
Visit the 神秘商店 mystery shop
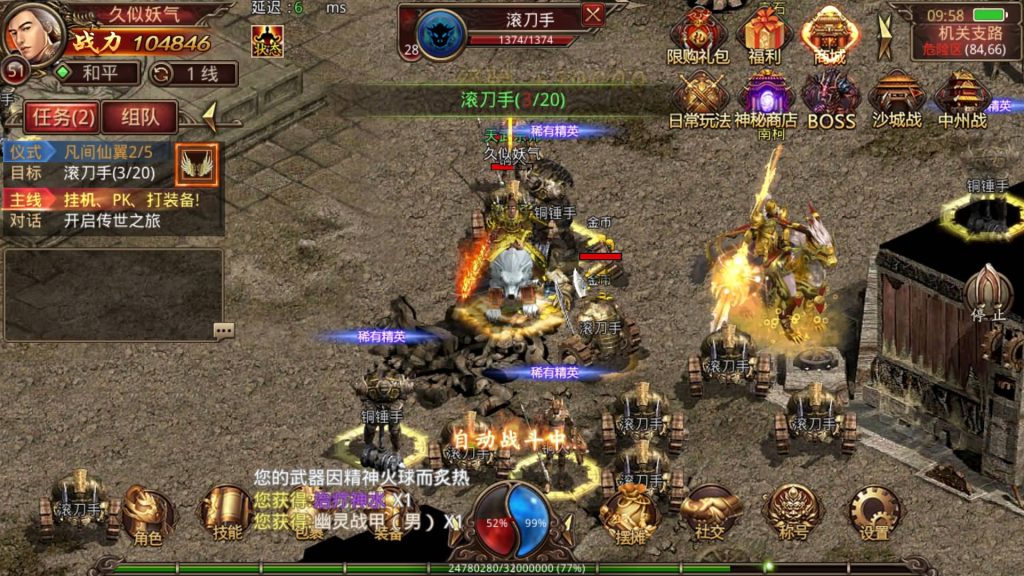[765, 100]
